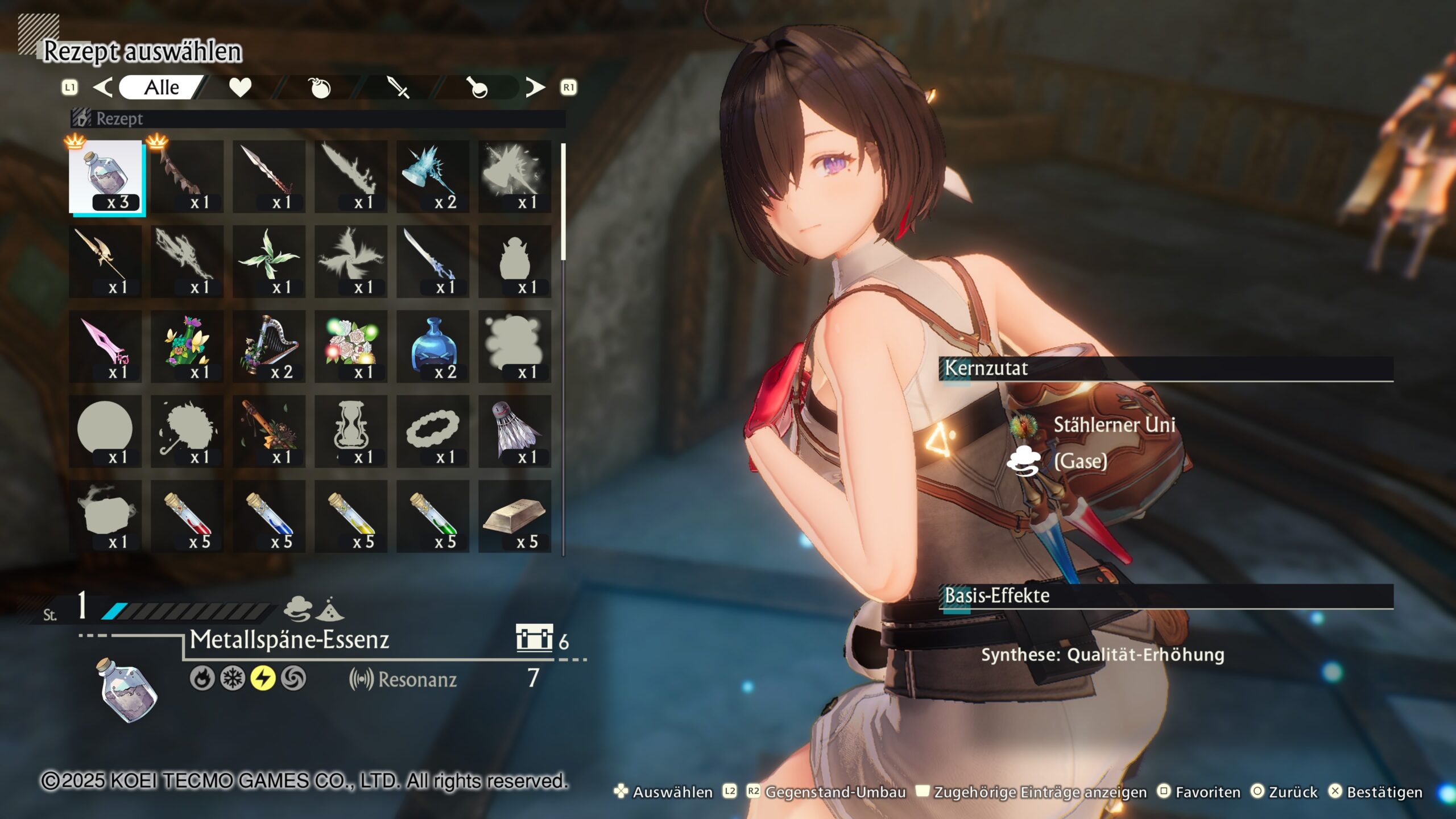
Task: Choose the shuttlecock recipe slot
Action: click(515, 431)
